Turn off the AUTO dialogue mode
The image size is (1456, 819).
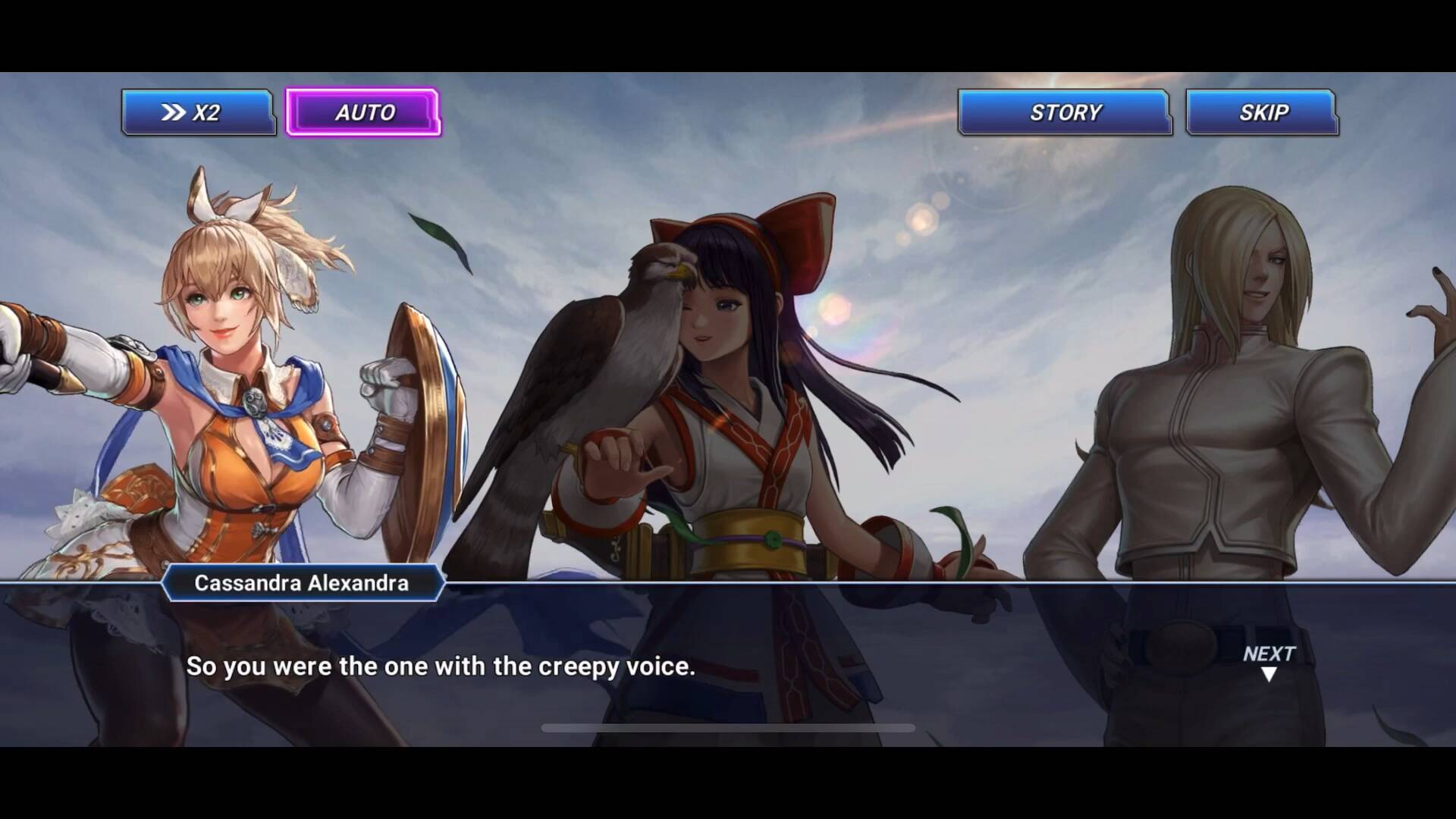(x=363, y=113)
